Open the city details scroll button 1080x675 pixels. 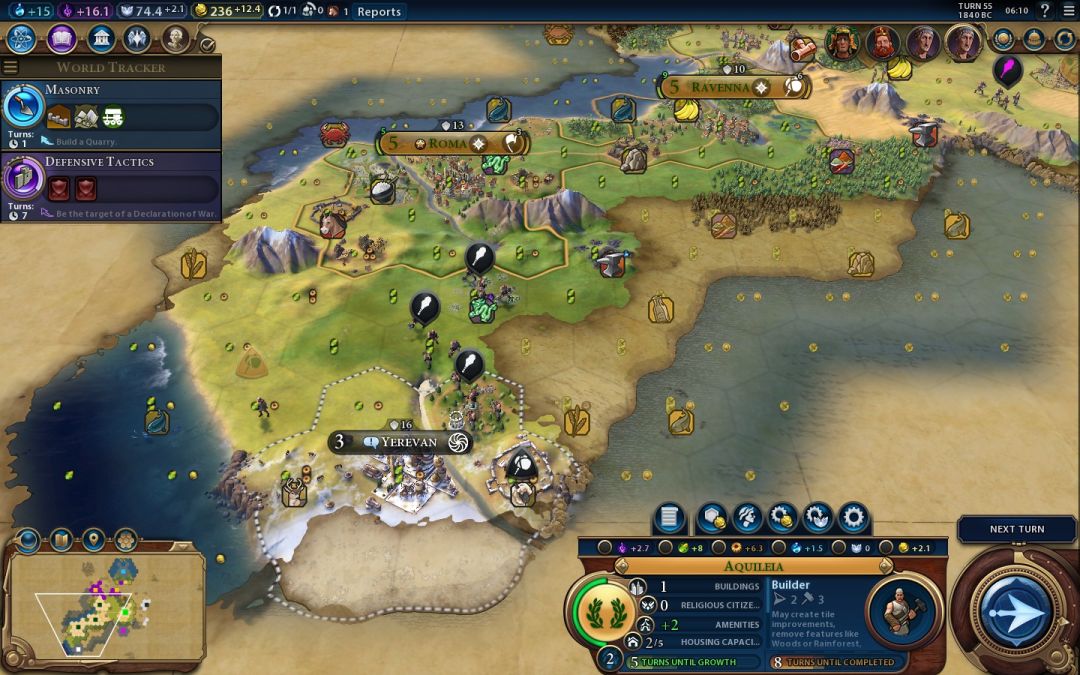tap(669, 518)
